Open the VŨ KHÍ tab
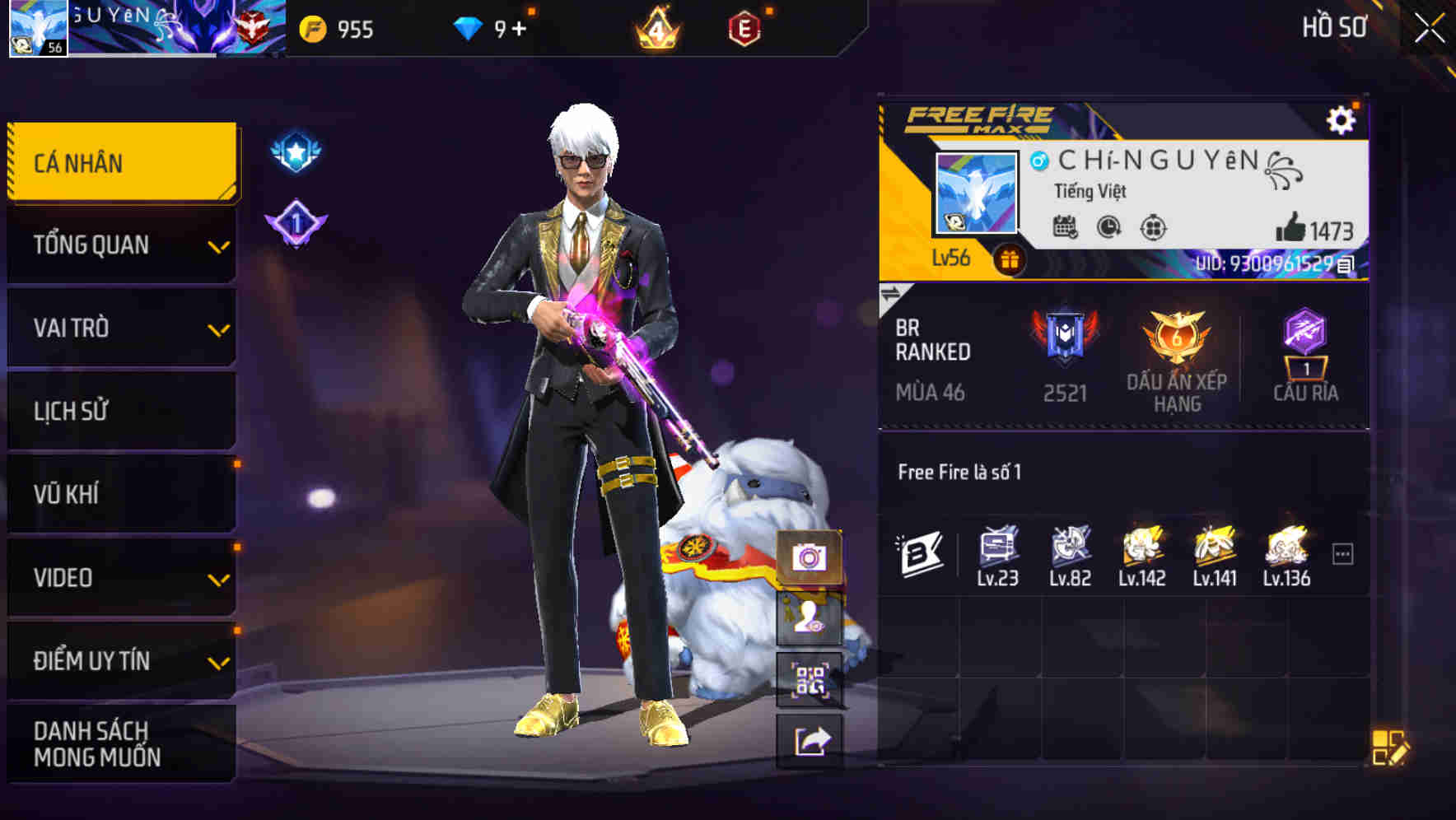This screenshot has width=1456, height=820. (x=120, y=494)
